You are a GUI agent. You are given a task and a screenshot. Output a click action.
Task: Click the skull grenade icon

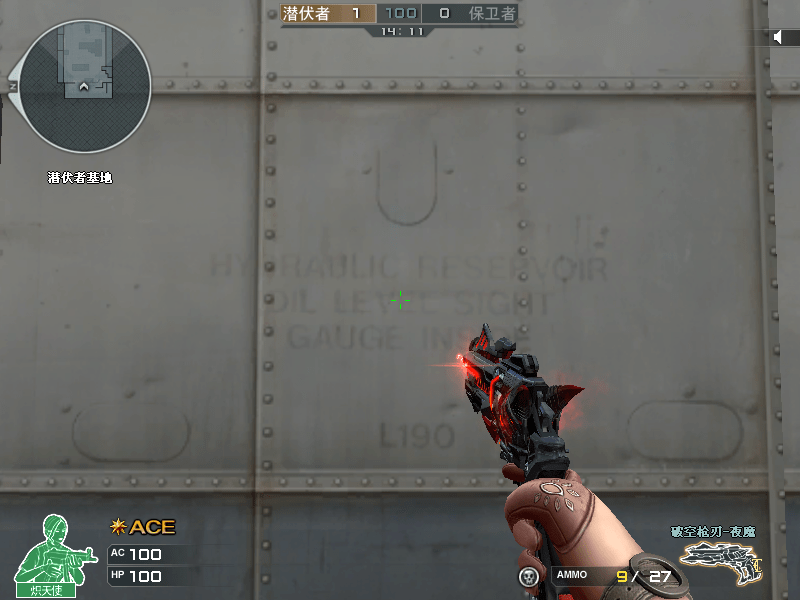click(529, 576)
